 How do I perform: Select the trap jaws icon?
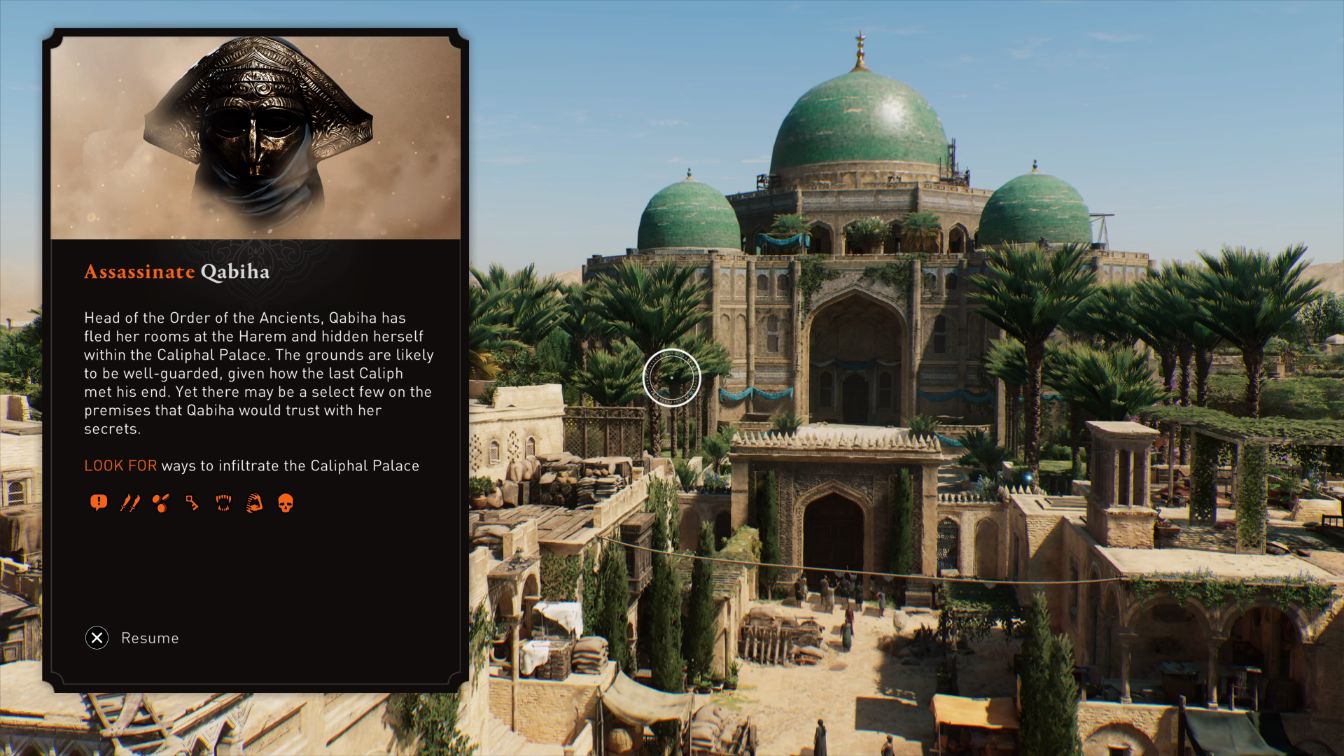point(224,501)
